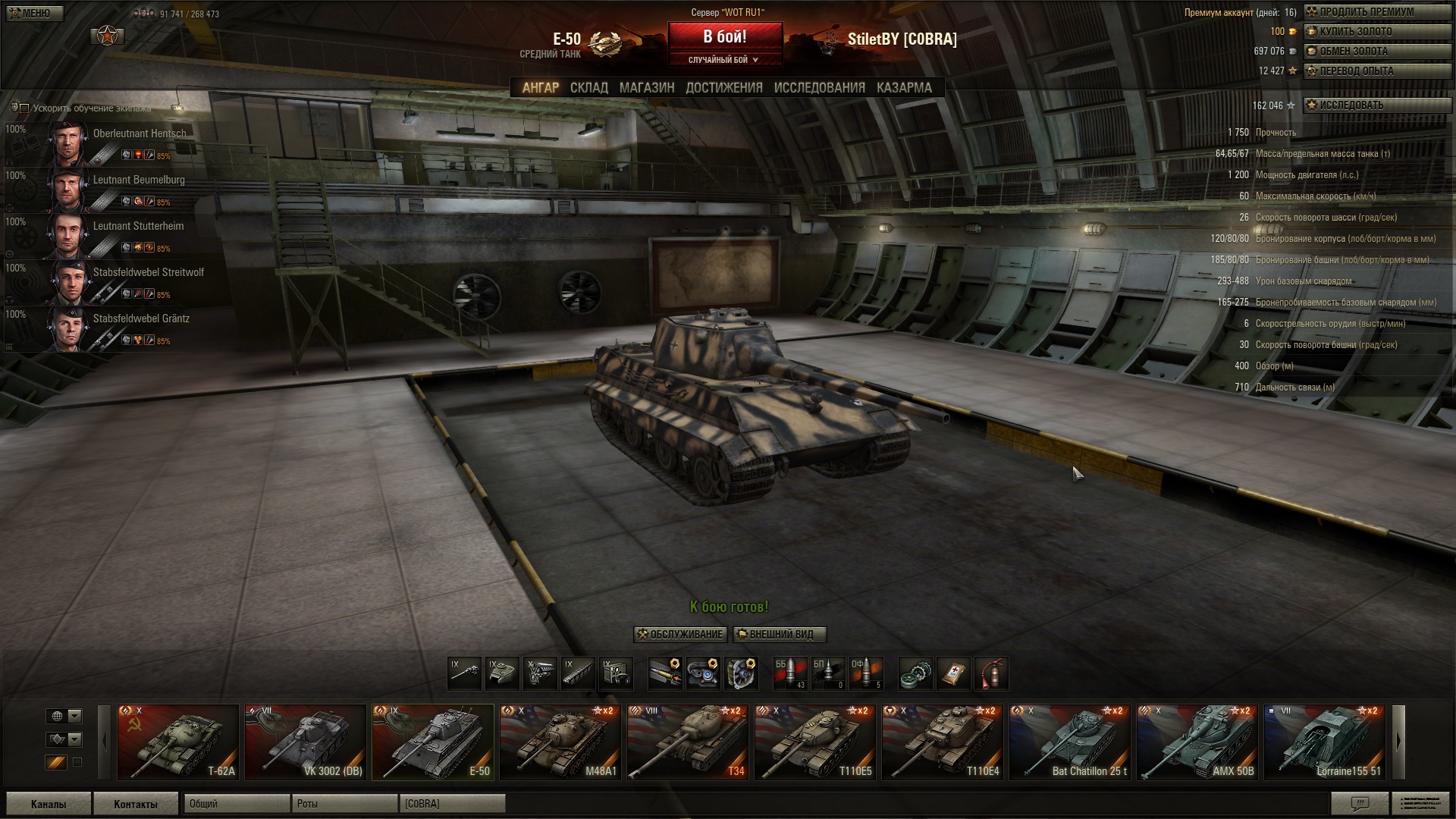This screenshot has width=1456, height=819.
Task: Open the МАГАЗИН tab
Action: [x=646, y=88]
